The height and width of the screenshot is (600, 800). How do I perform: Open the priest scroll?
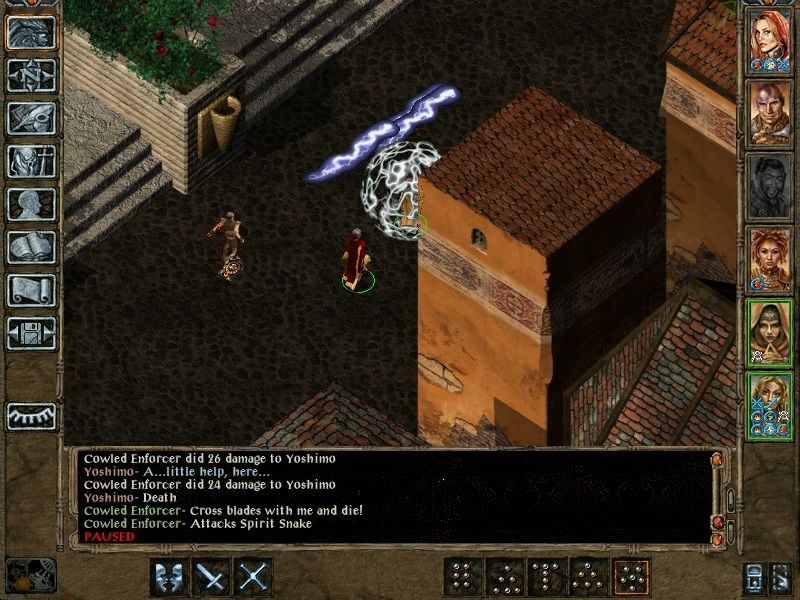[x=31, y=290]
